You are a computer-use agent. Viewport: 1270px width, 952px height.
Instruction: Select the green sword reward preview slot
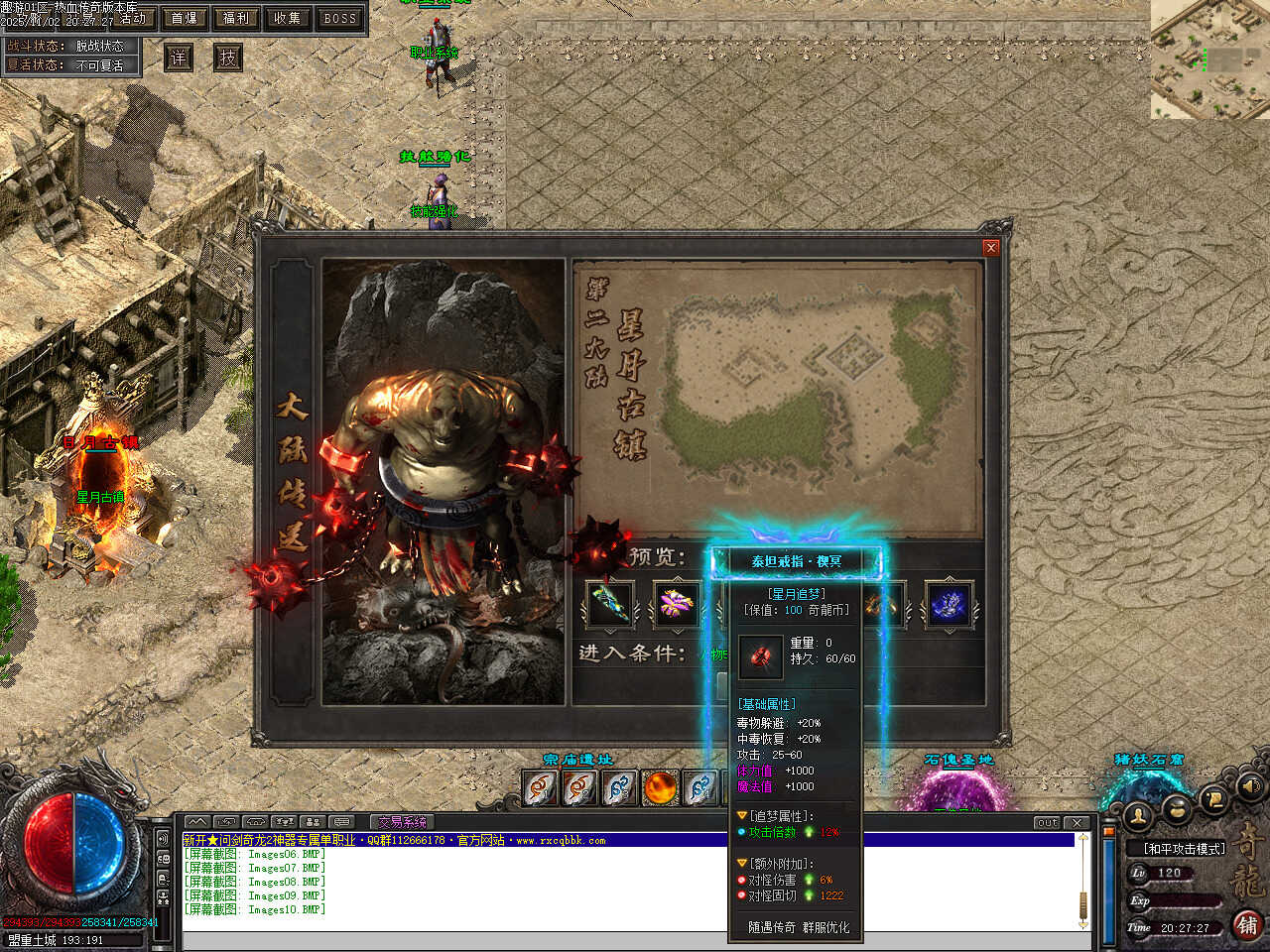(608, 604)
